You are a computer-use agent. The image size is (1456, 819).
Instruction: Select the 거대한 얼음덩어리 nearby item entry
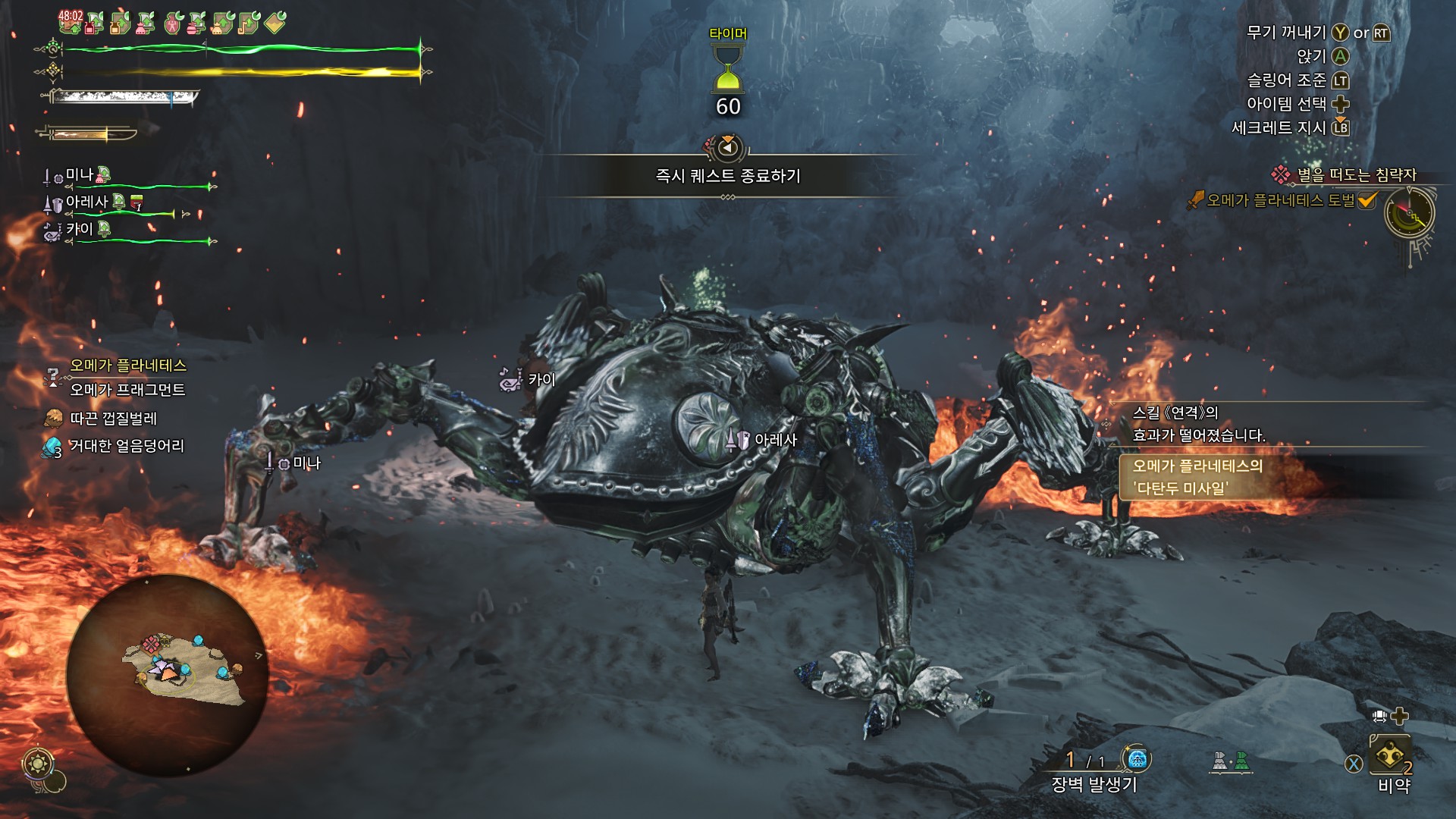pos(127,446)
